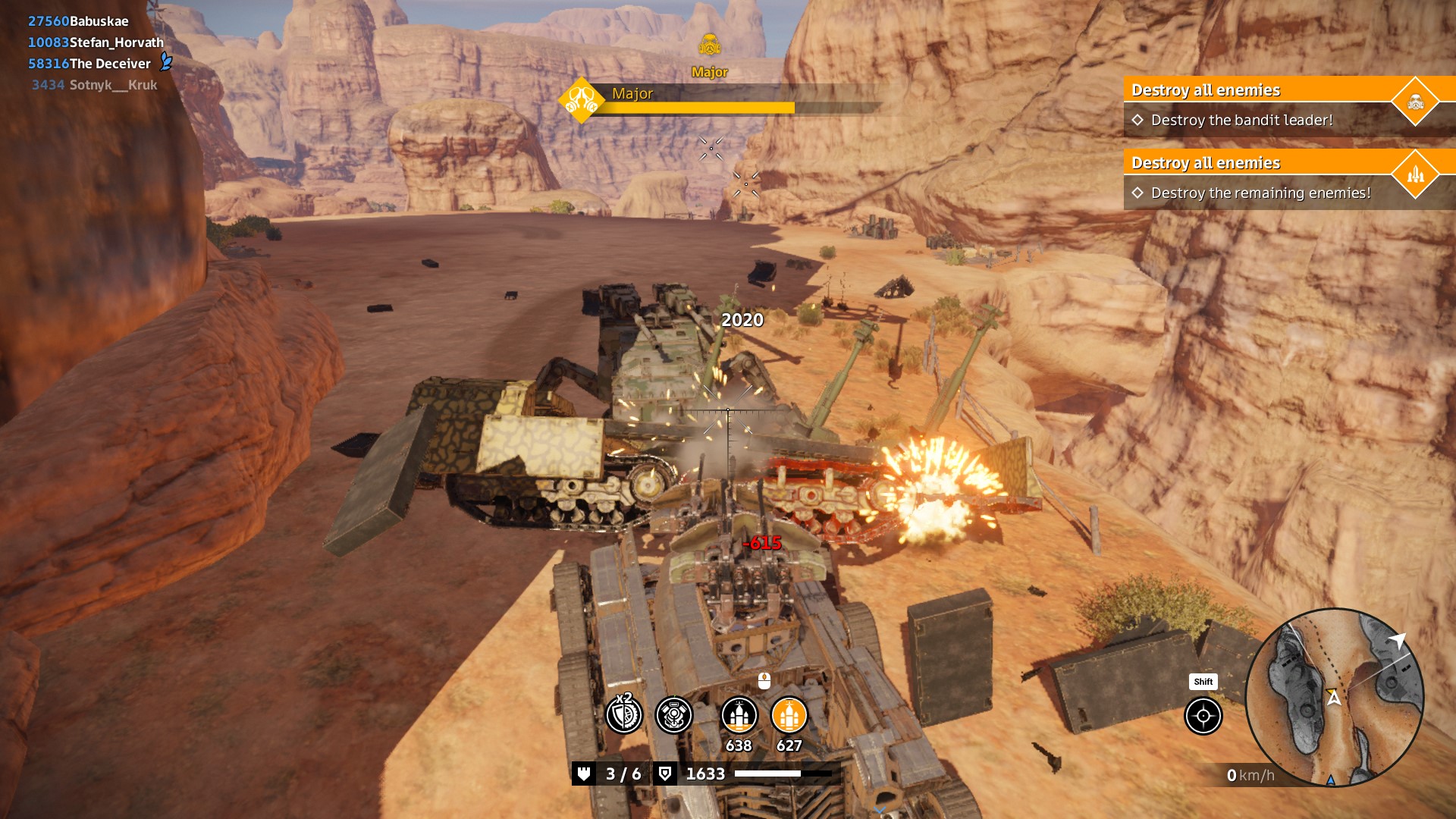Select player Babuskae in the squad list
The height and width of the screenshot is (819, 1456).
pos(99,21)
